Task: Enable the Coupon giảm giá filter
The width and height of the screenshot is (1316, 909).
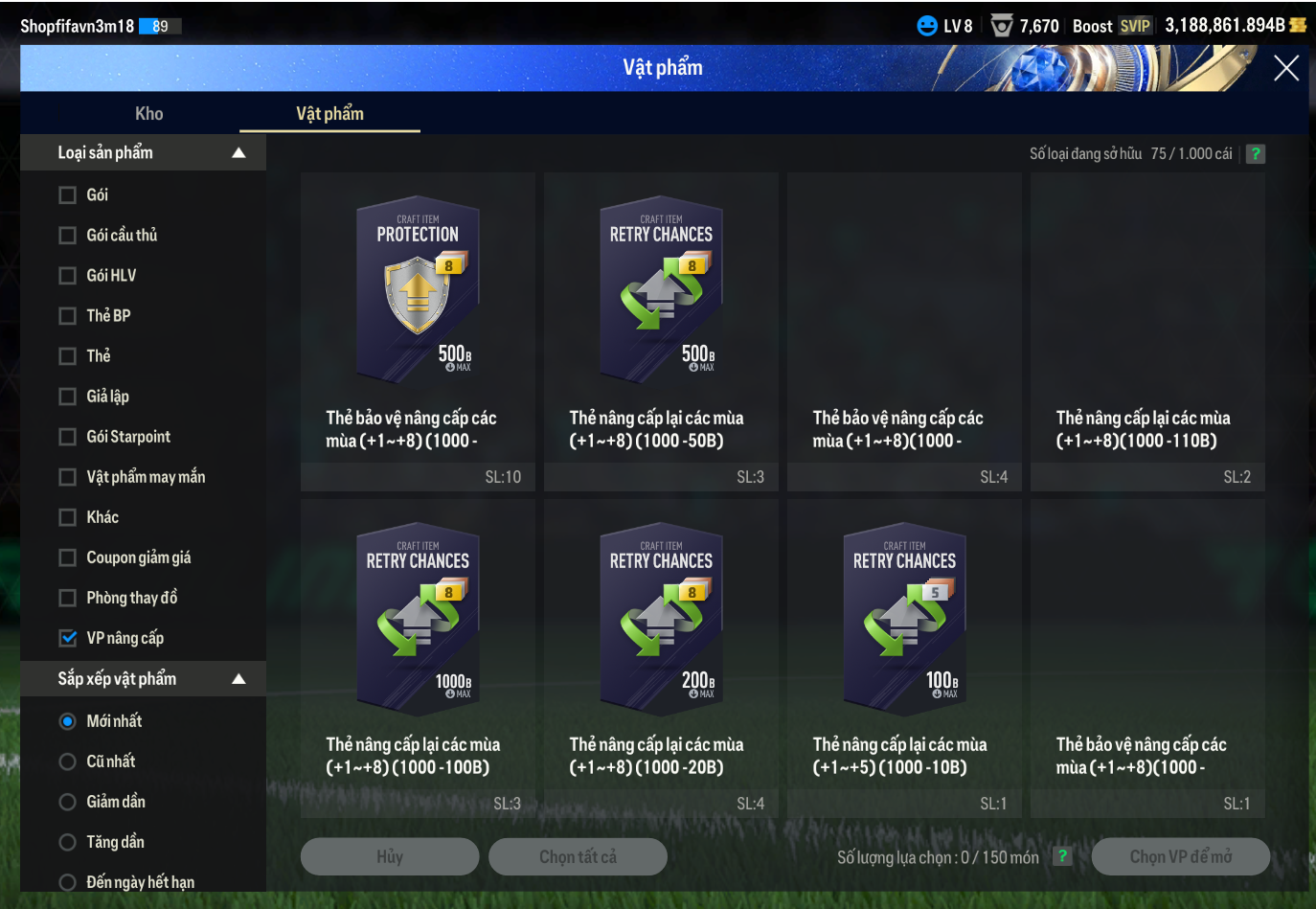Action: coord(68,557)
